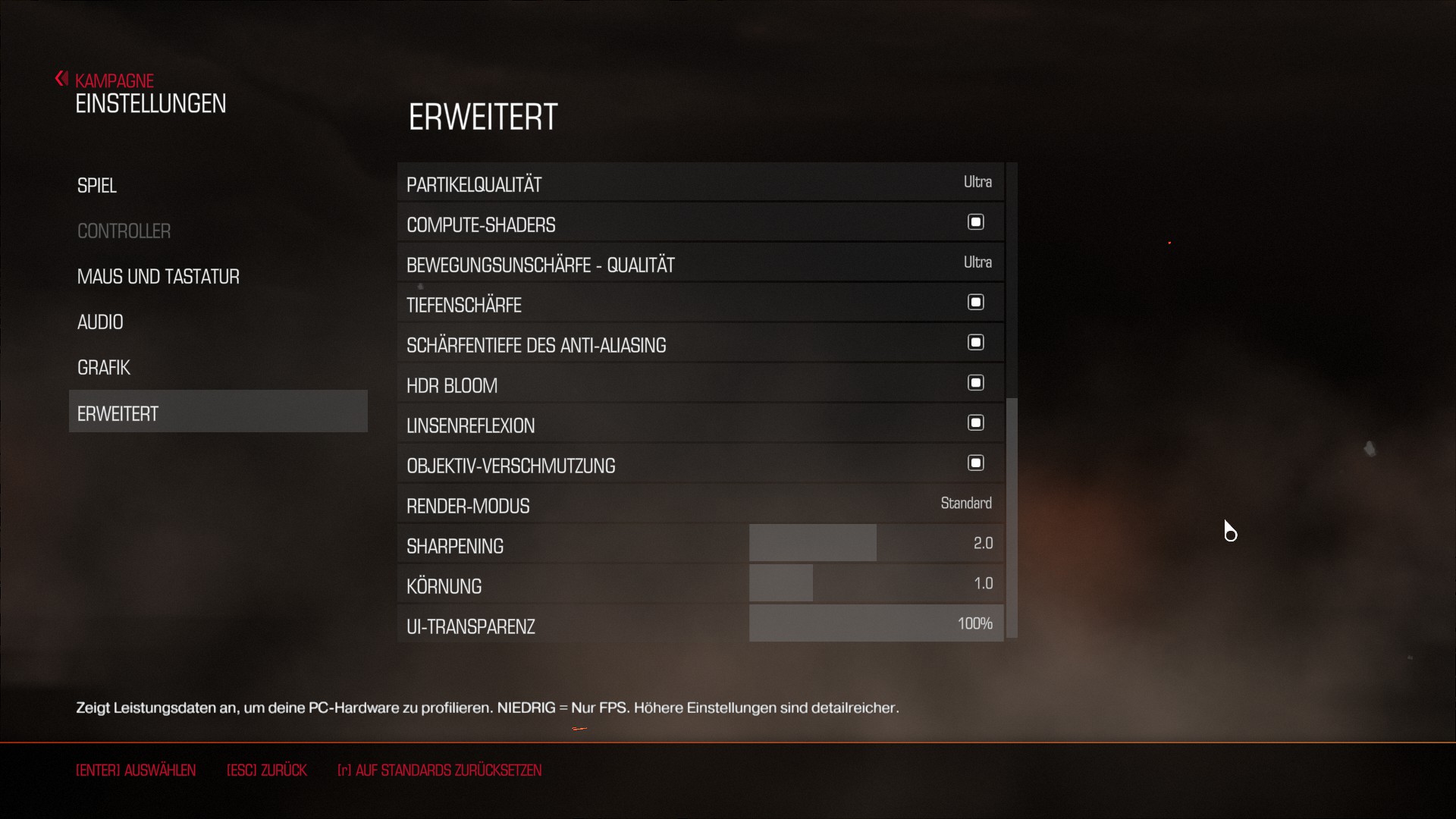The width and height of the screenshot is (1456, 819).
Task: Select the Grafik settings tab
Action: click(104, 368)
